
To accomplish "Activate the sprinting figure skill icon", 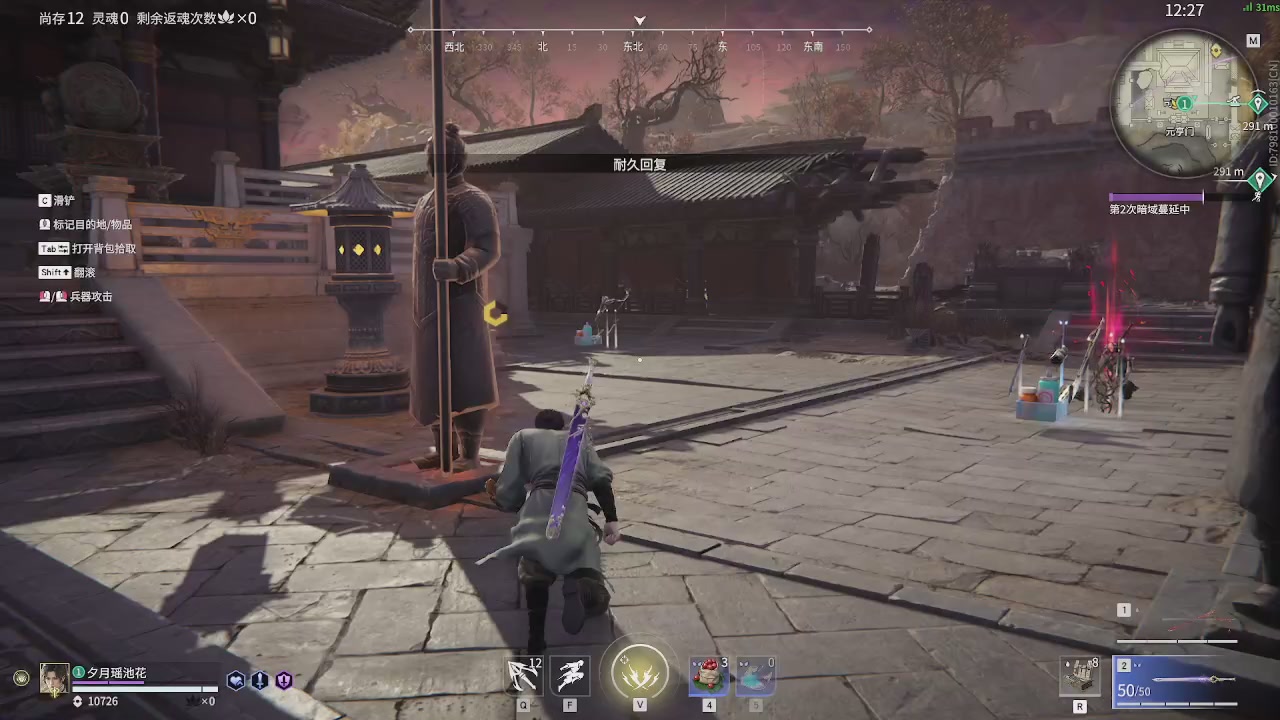I will pos(570,676).
